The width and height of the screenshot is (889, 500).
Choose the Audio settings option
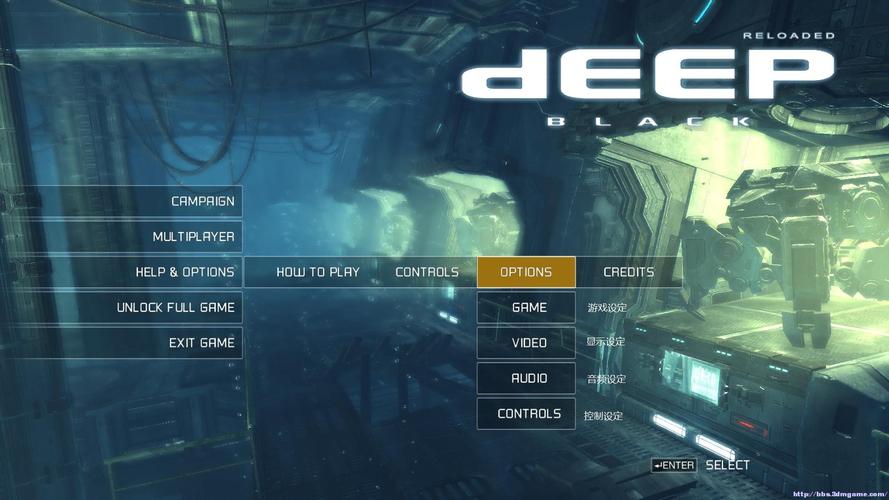pyautogui.click(x=529, y=378)
